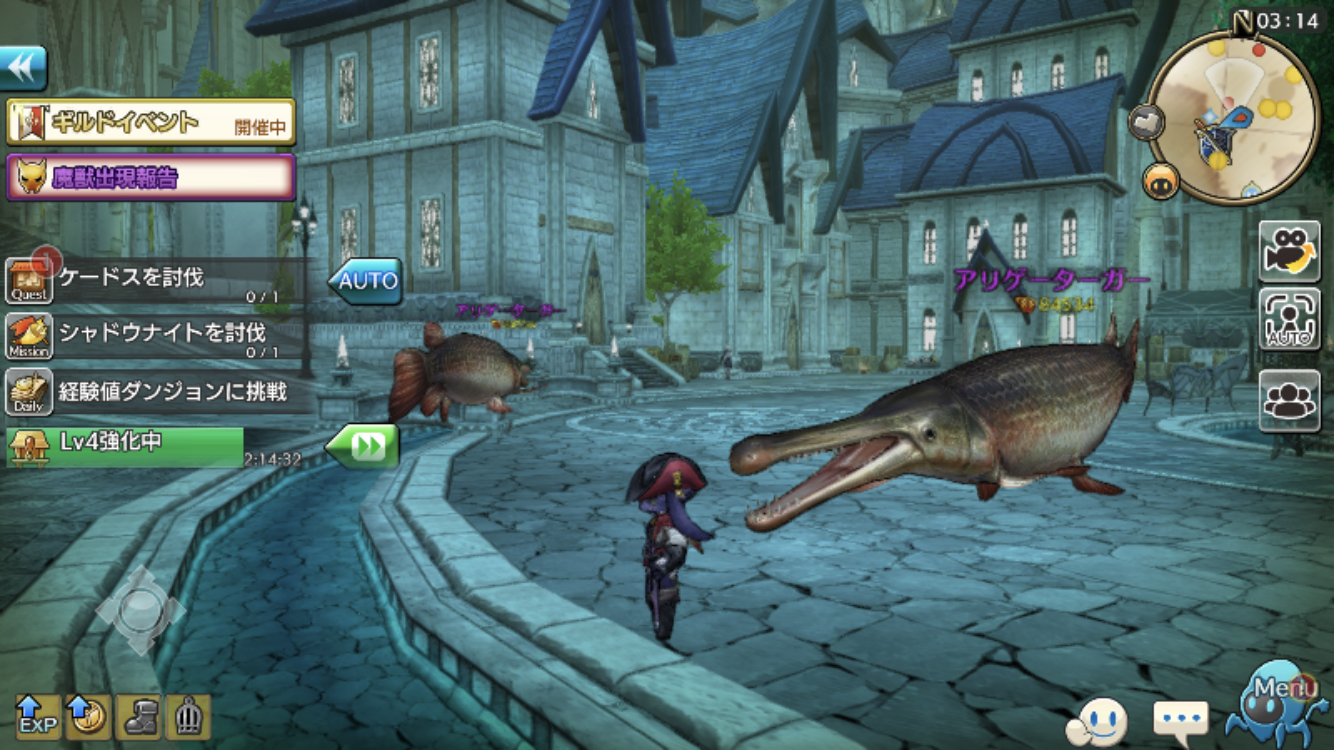
Task: Tap the blue AUTO quest button
Action: point(366,281)
